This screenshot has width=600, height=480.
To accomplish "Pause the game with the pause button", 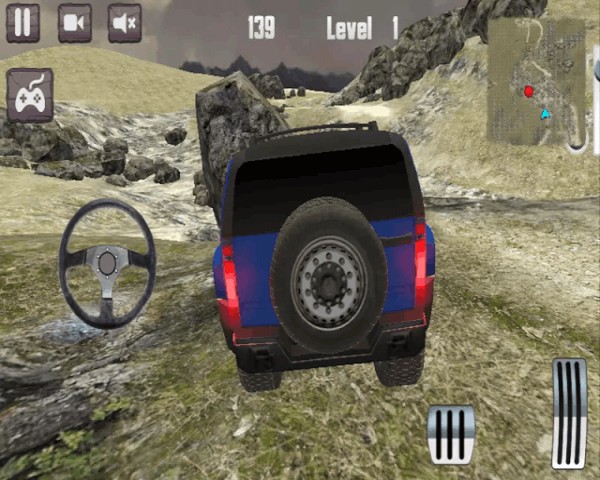I will tap(23, 23).
